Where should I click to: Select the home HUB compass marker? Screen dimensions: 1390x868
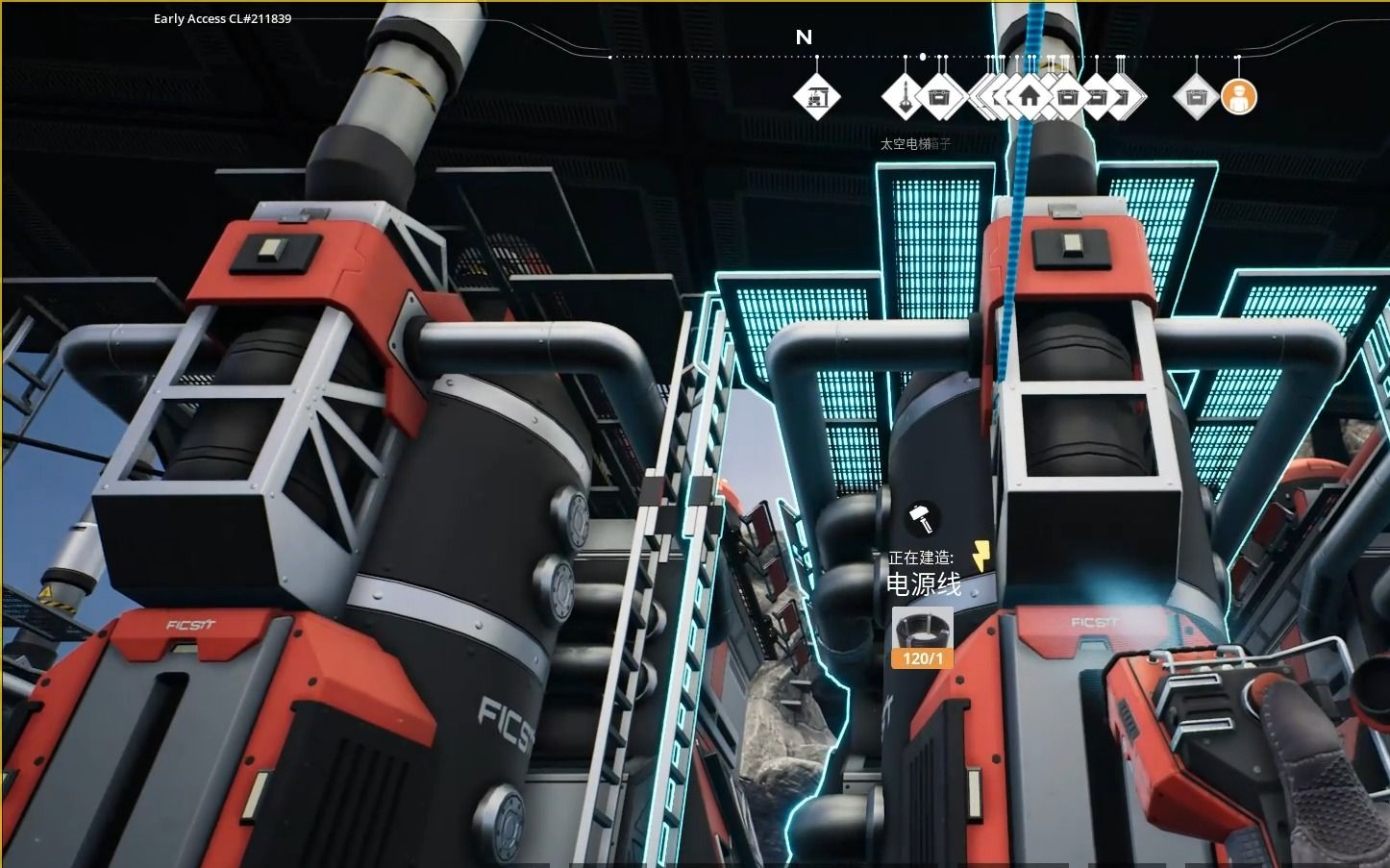[1029, 97]
